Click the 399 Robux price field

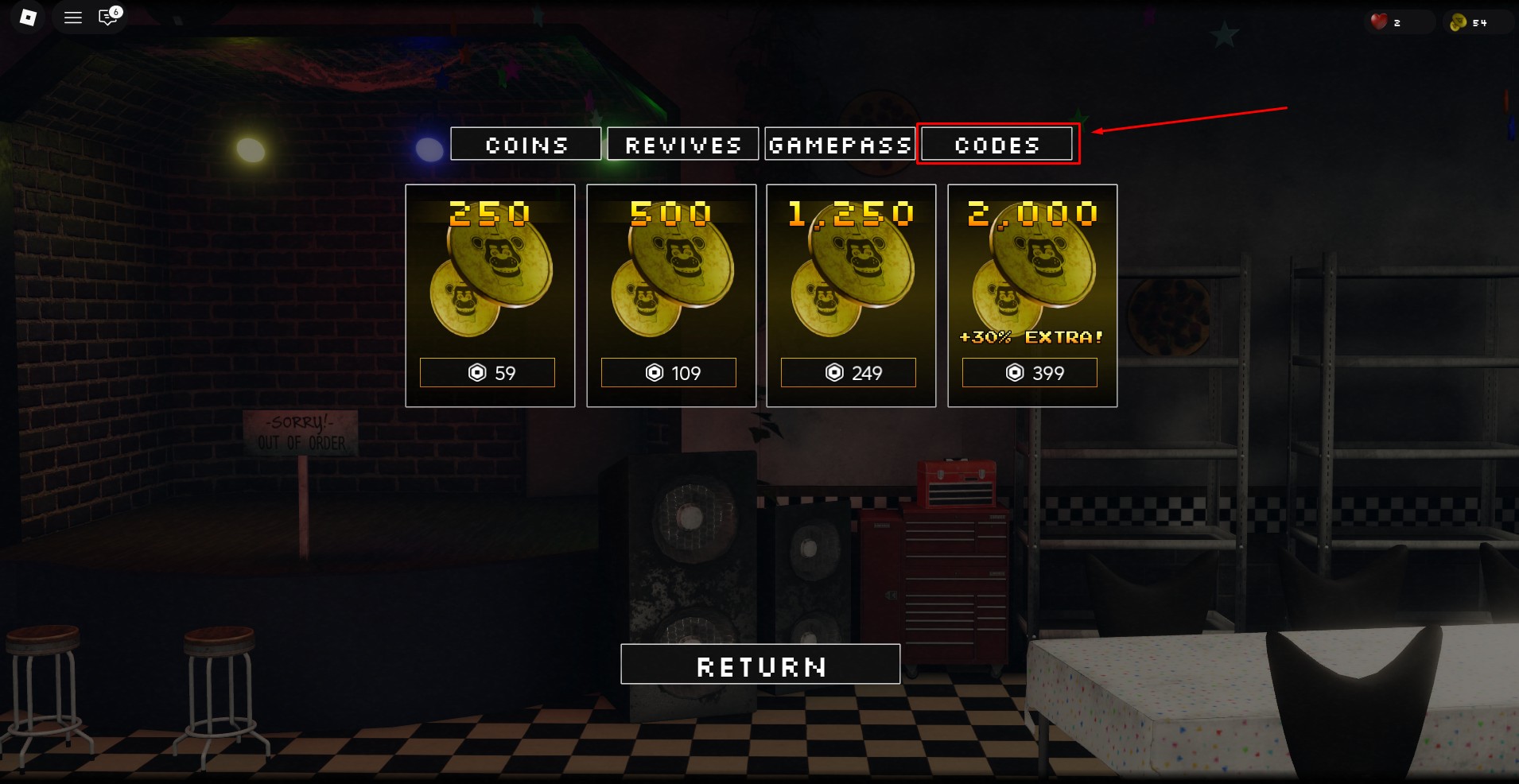point(1031,372)
